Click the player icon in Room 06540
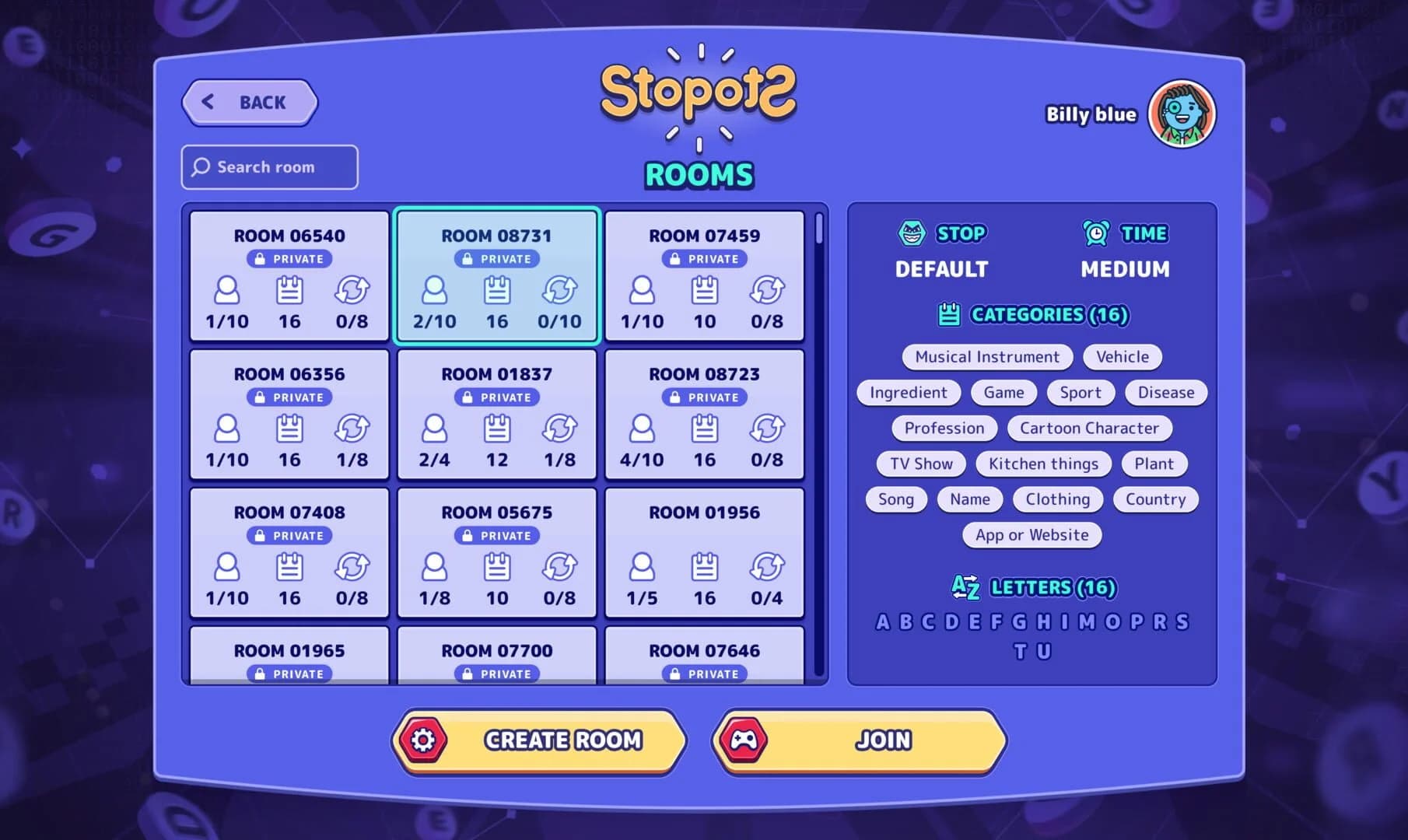Viewport: 1408px width, 840px height. (226, 292)
